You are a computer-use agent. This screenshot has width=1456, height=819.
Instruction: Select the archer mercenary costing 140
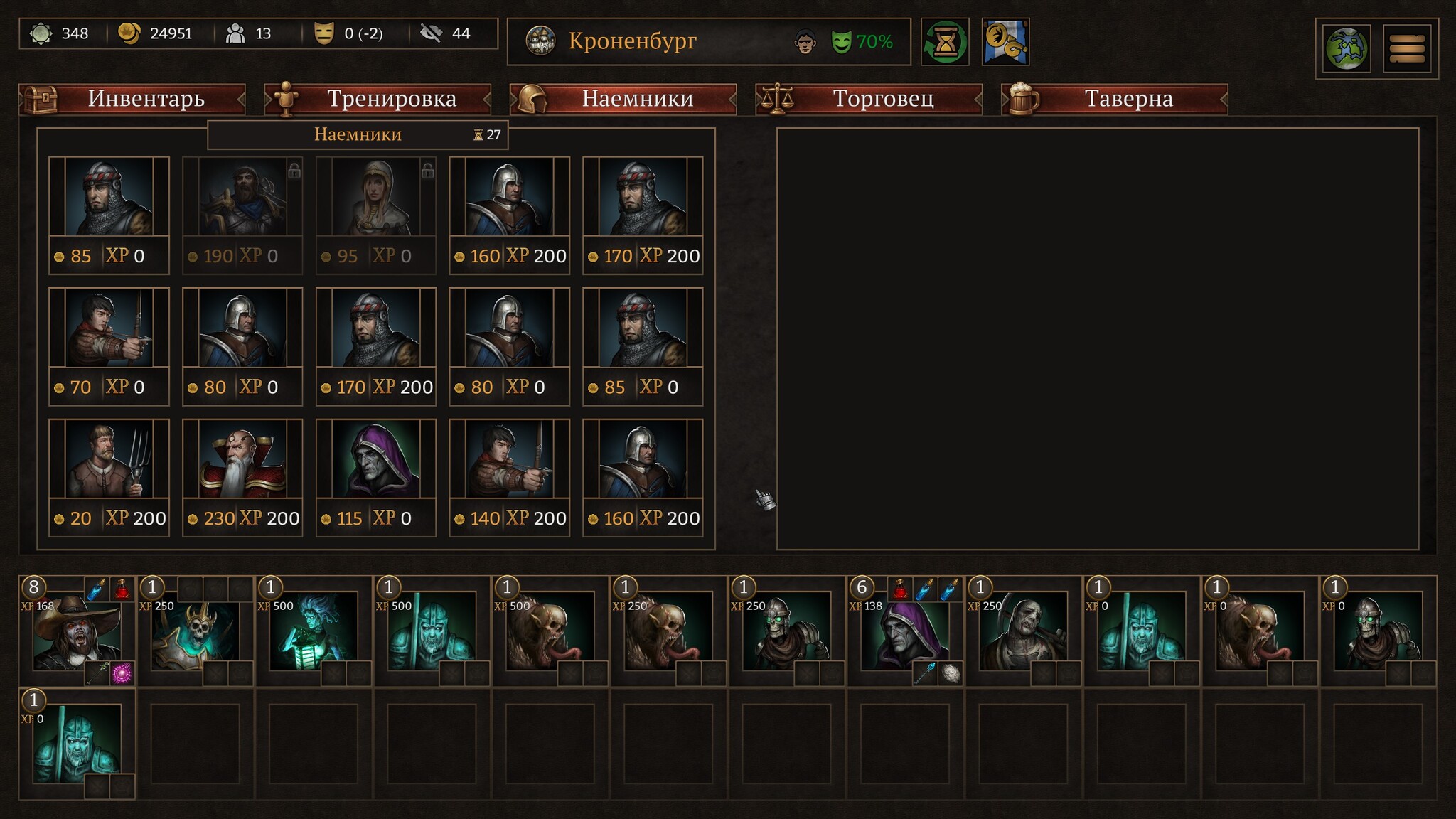point(510,477)
